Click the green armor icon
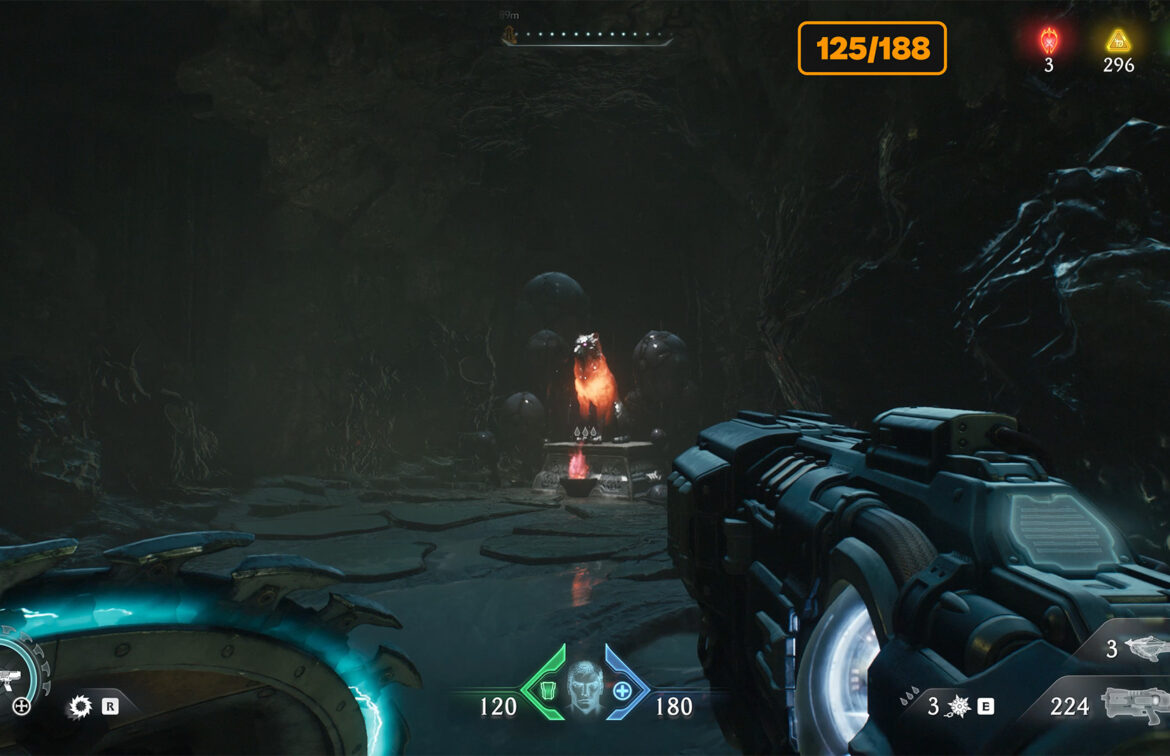 547,690
